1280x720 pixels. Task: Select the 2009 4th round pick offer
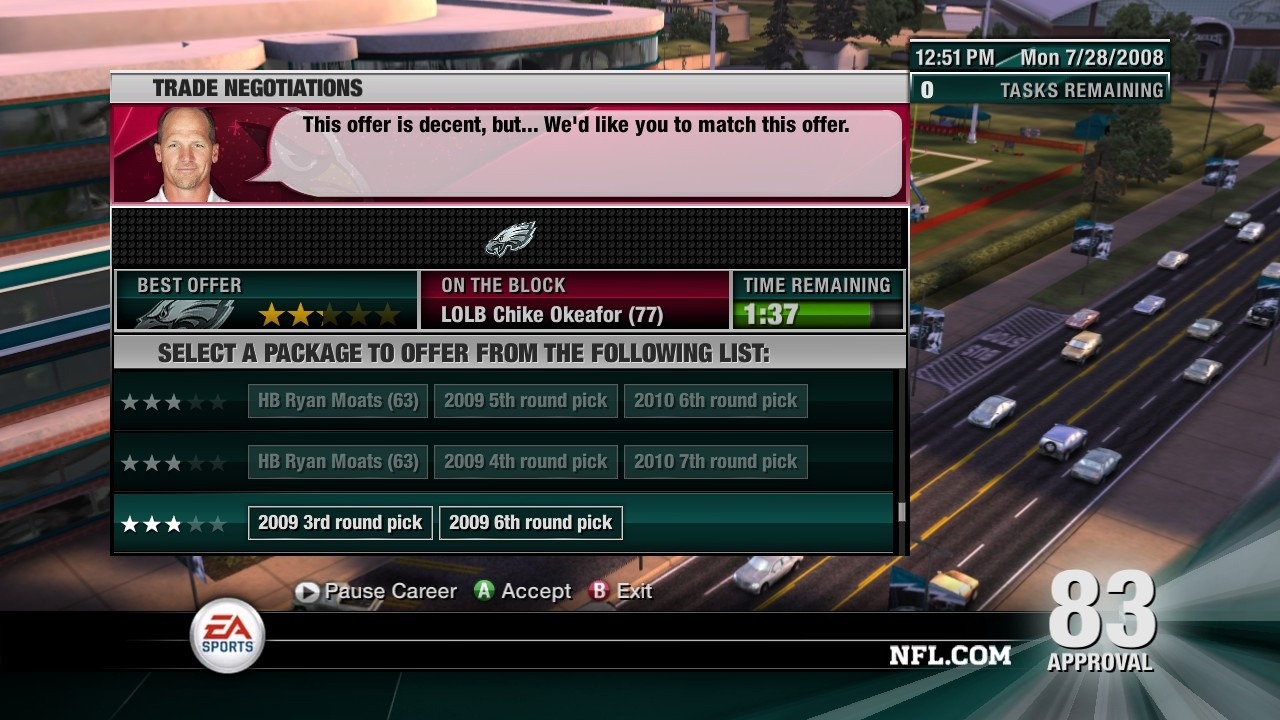(x=525, y=462)
